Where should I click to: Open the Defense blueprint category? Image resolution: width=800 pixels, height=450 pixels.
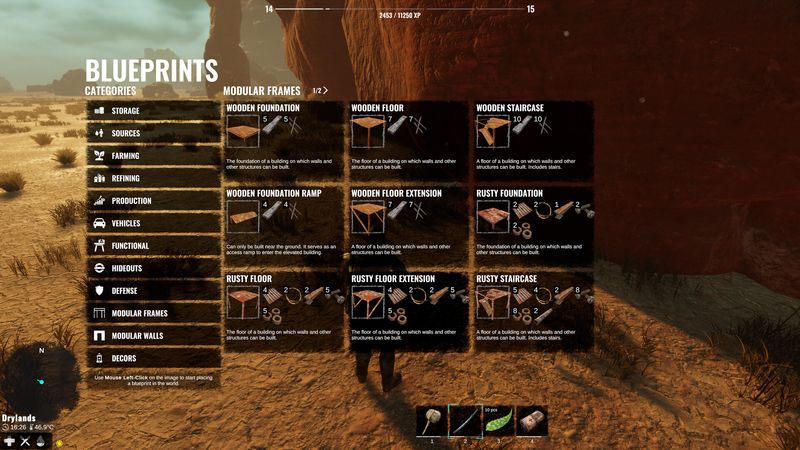[x=152, y=291]
